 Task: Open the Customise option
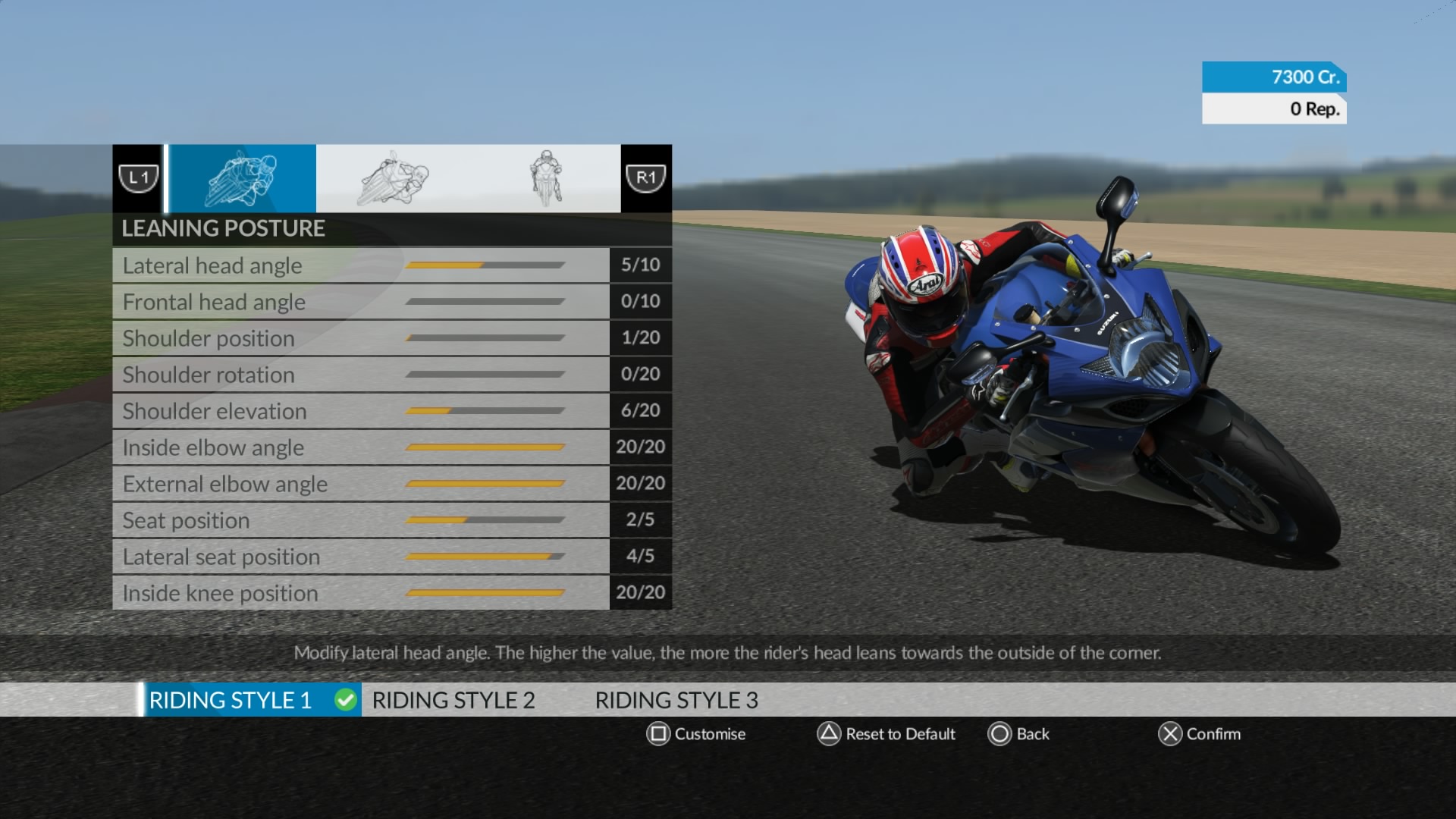(695, 734)
